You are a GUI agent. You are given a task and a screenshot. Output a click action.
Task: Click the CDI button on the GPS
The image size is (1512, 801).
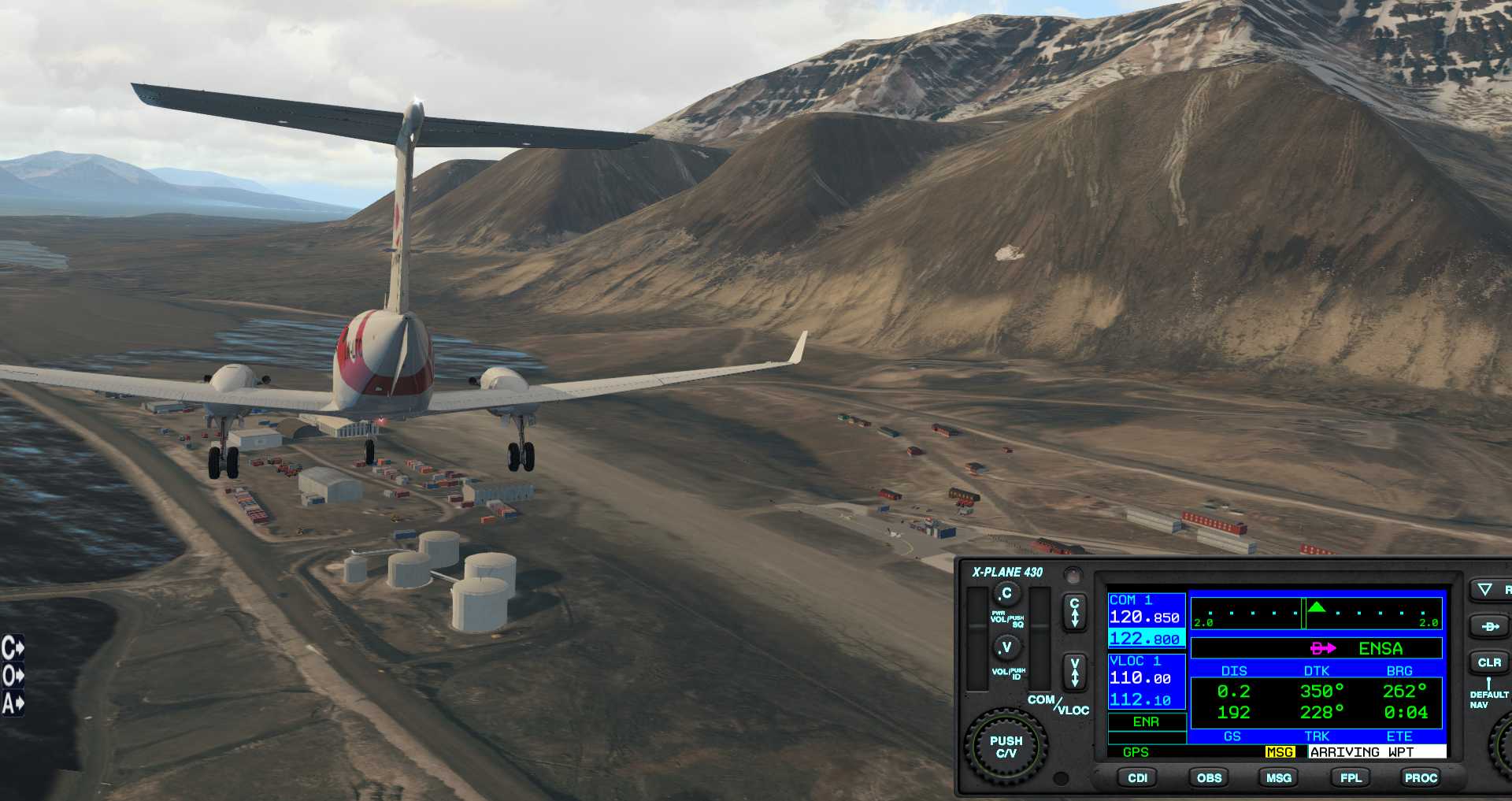(1137, 777)
